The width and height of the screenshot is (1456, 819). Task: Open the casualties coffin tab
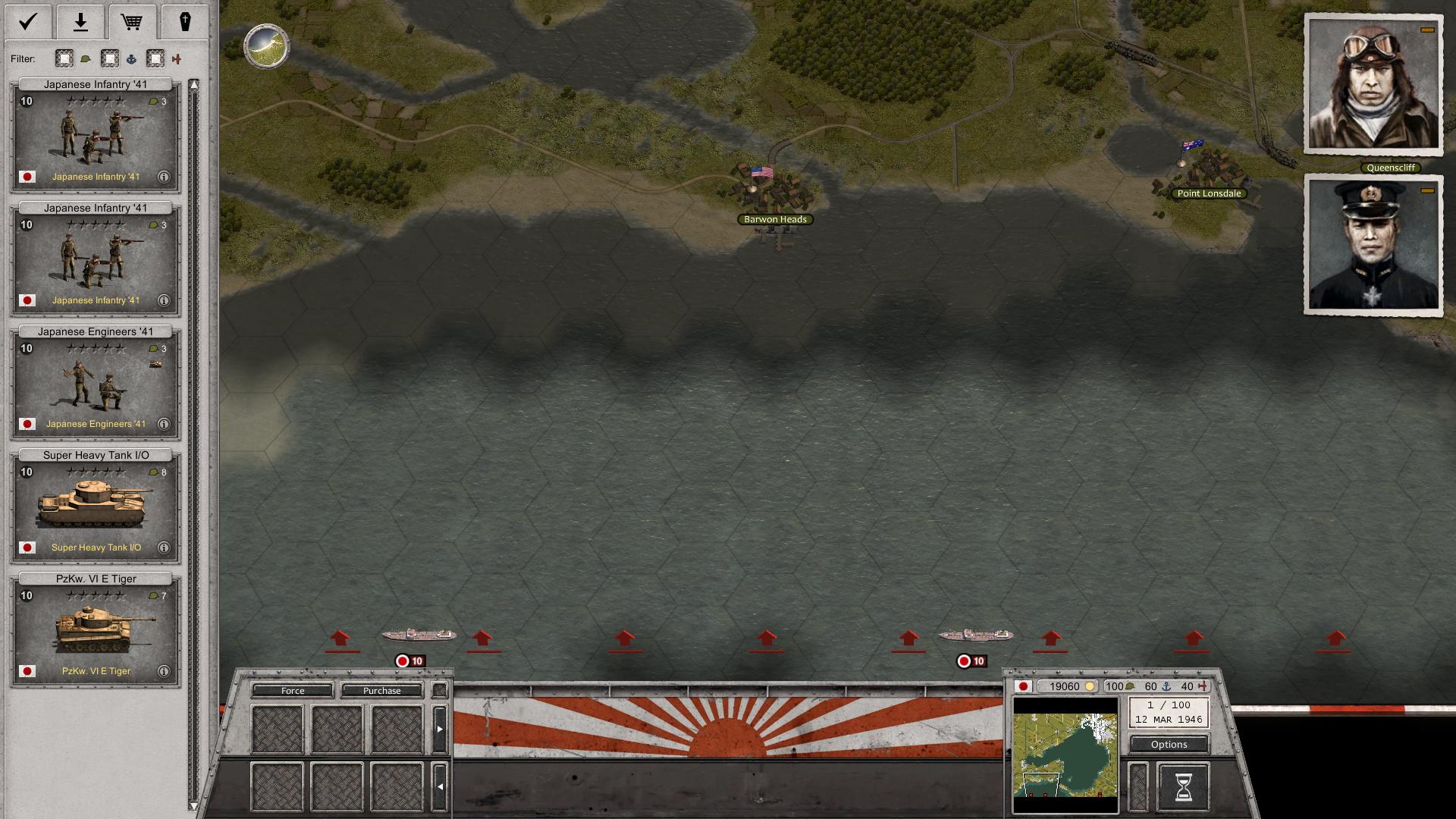coord(187,21)
